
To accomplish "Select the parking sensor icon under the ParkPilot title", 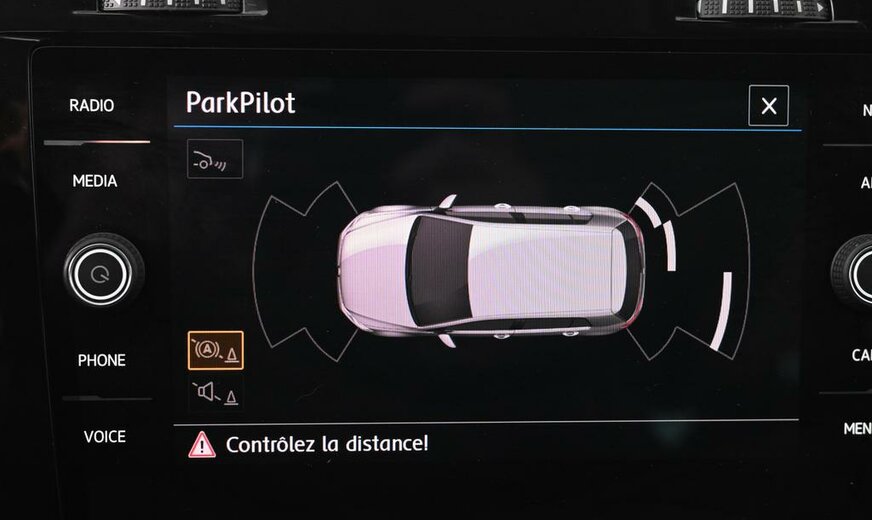I will point(215,159).
